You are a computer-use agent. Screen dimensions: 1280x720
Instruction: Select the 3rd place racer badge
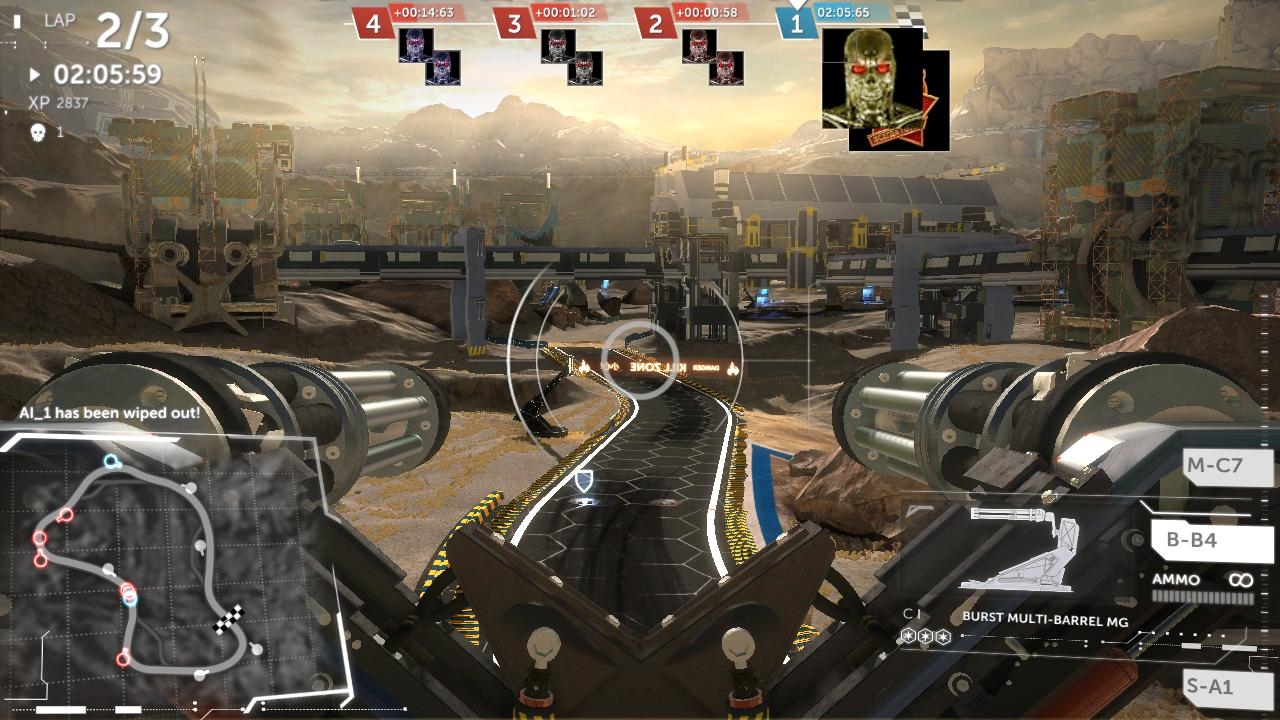click(x=515, y=24)
